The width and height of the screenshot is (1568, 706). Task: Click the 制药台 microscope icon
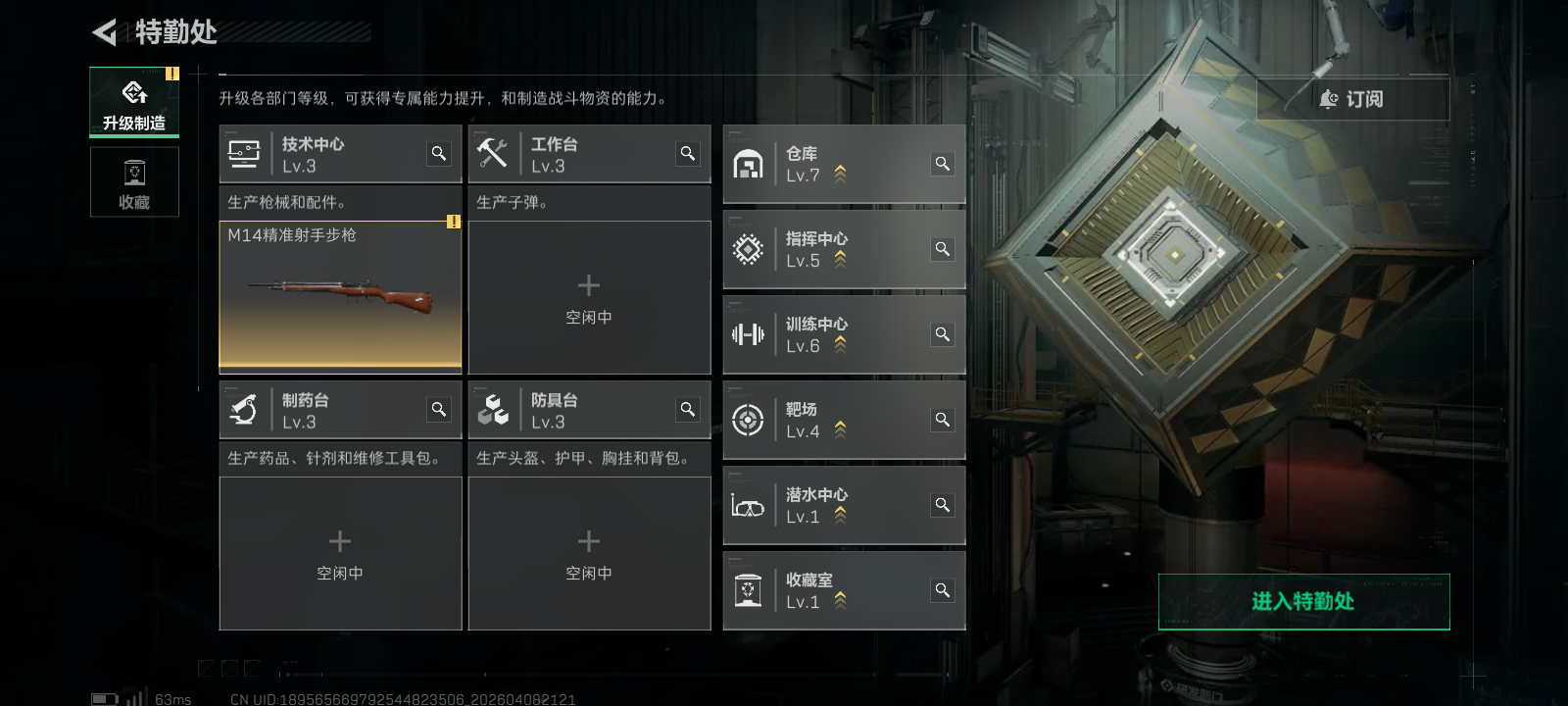tap(245, 409)
